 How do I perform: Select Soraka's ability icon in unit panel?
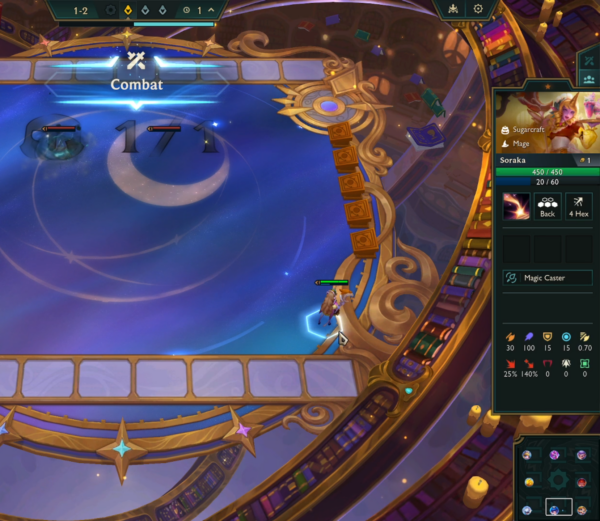pos(516,207)
